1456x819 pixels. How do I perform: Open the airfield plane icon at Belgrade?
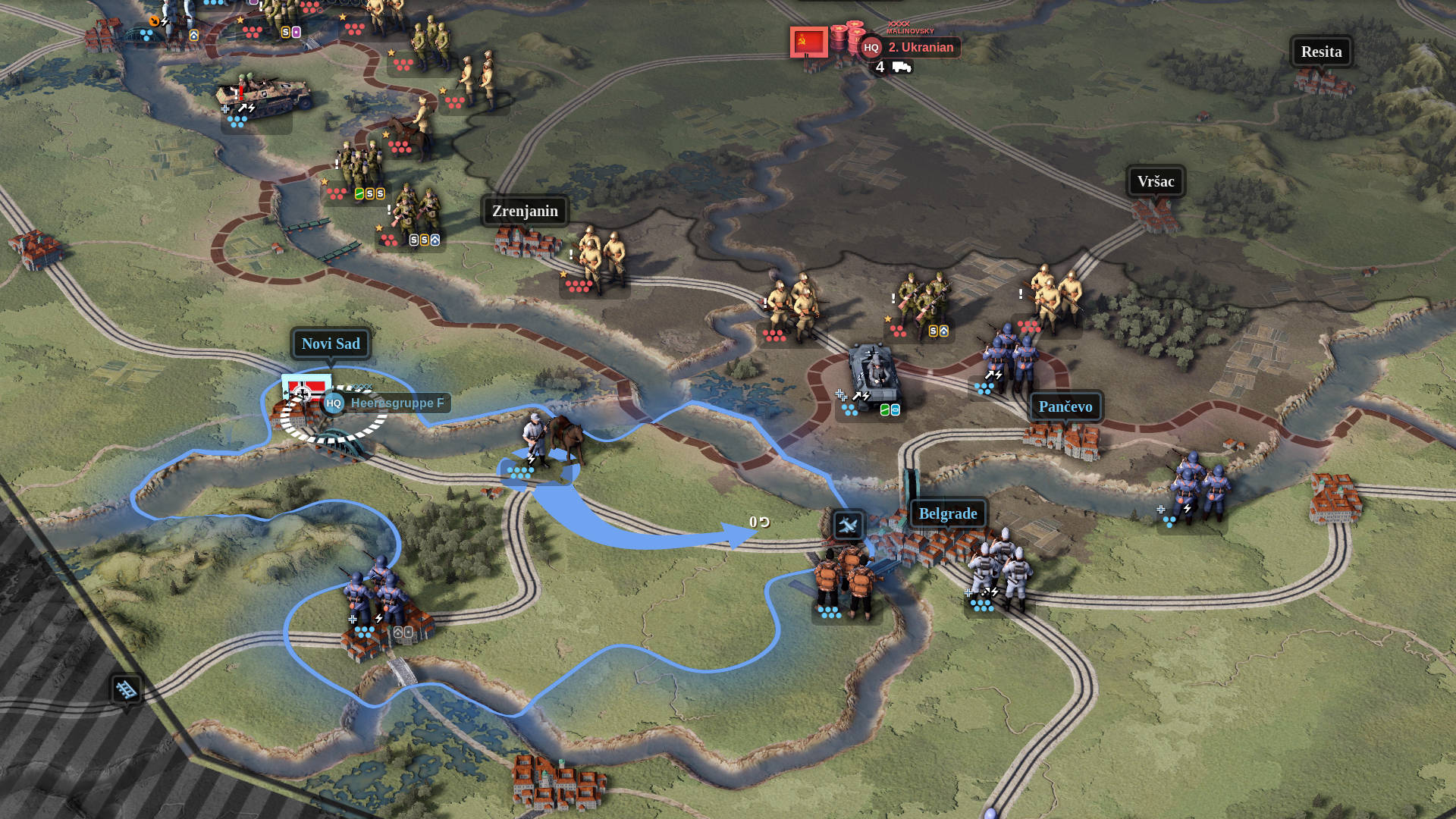[849, 526]
